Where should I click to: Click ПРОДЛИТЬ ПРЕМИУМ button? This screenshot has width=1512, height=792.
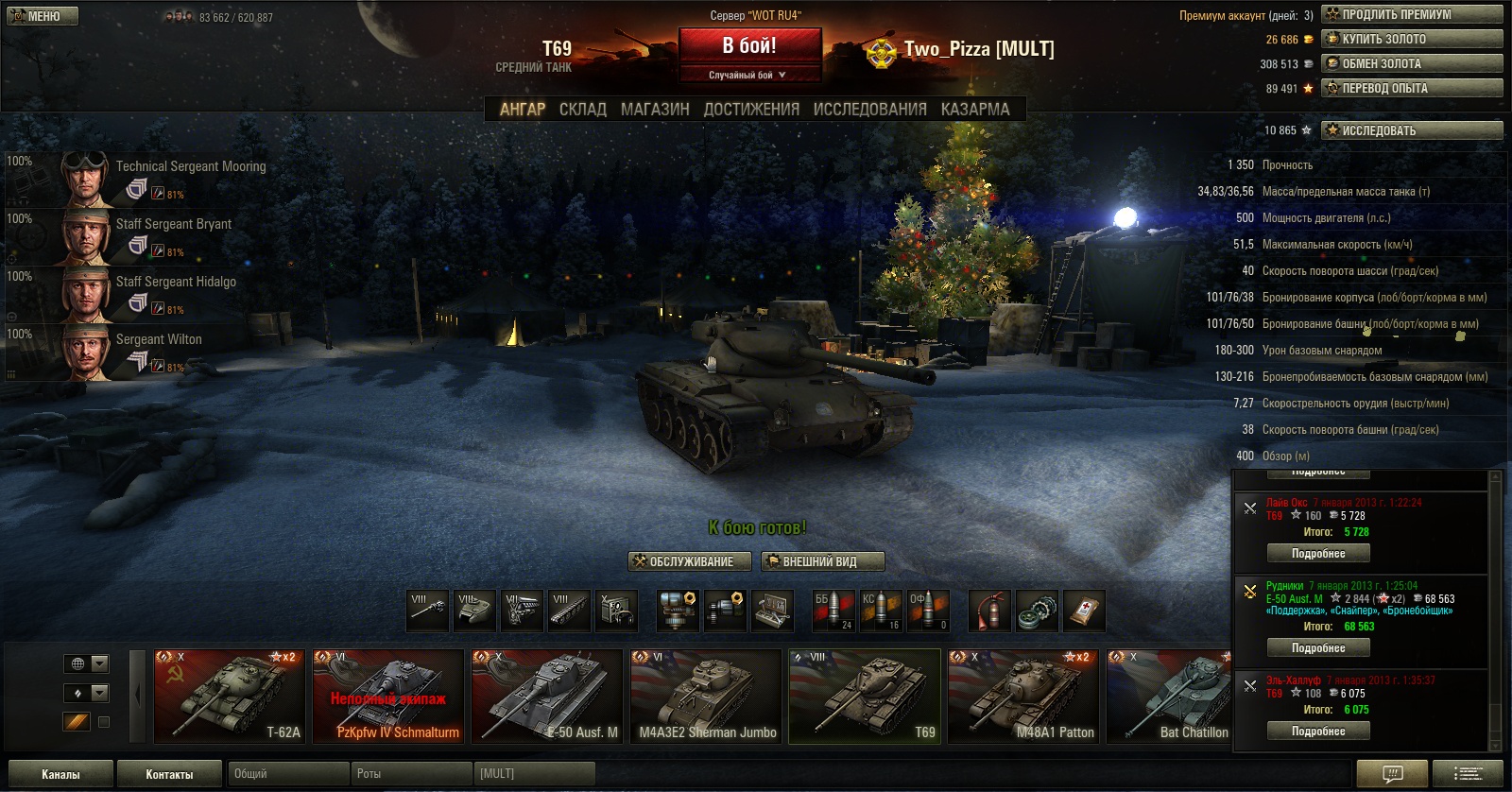(x=1412, y=14)
